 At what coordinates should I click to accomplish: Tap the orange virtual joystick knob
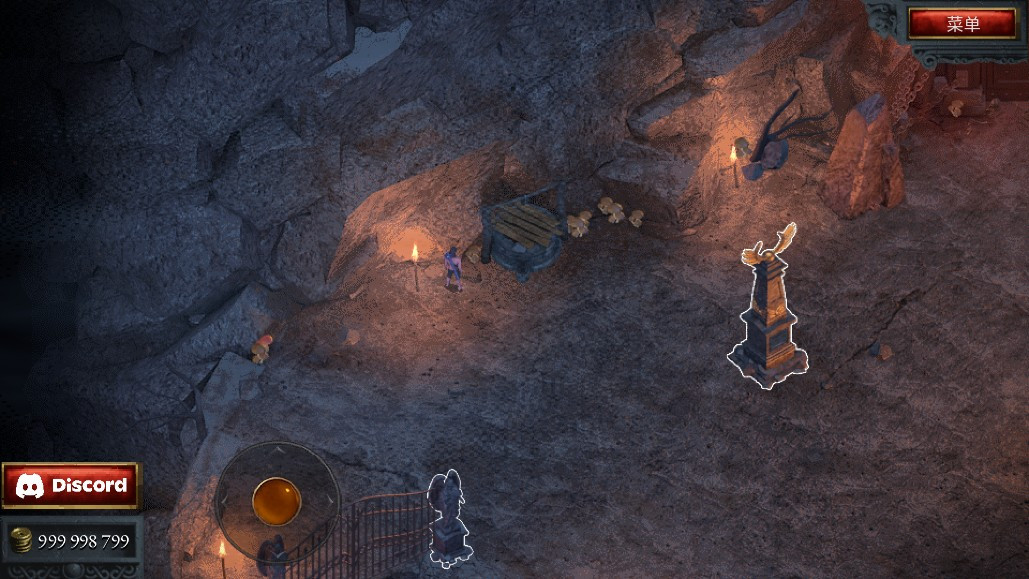tap(276, 500)
